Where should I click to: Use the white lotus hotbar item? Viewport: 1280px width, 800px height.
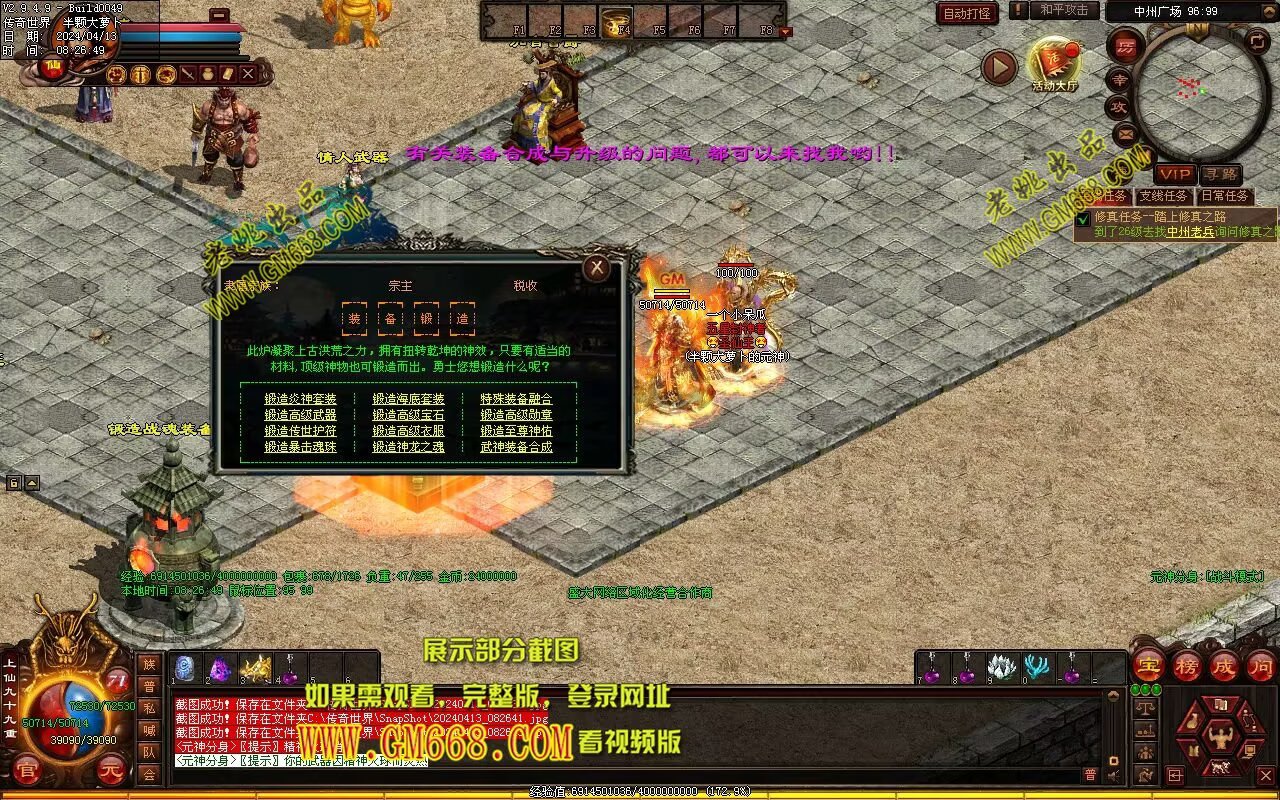1001,668
